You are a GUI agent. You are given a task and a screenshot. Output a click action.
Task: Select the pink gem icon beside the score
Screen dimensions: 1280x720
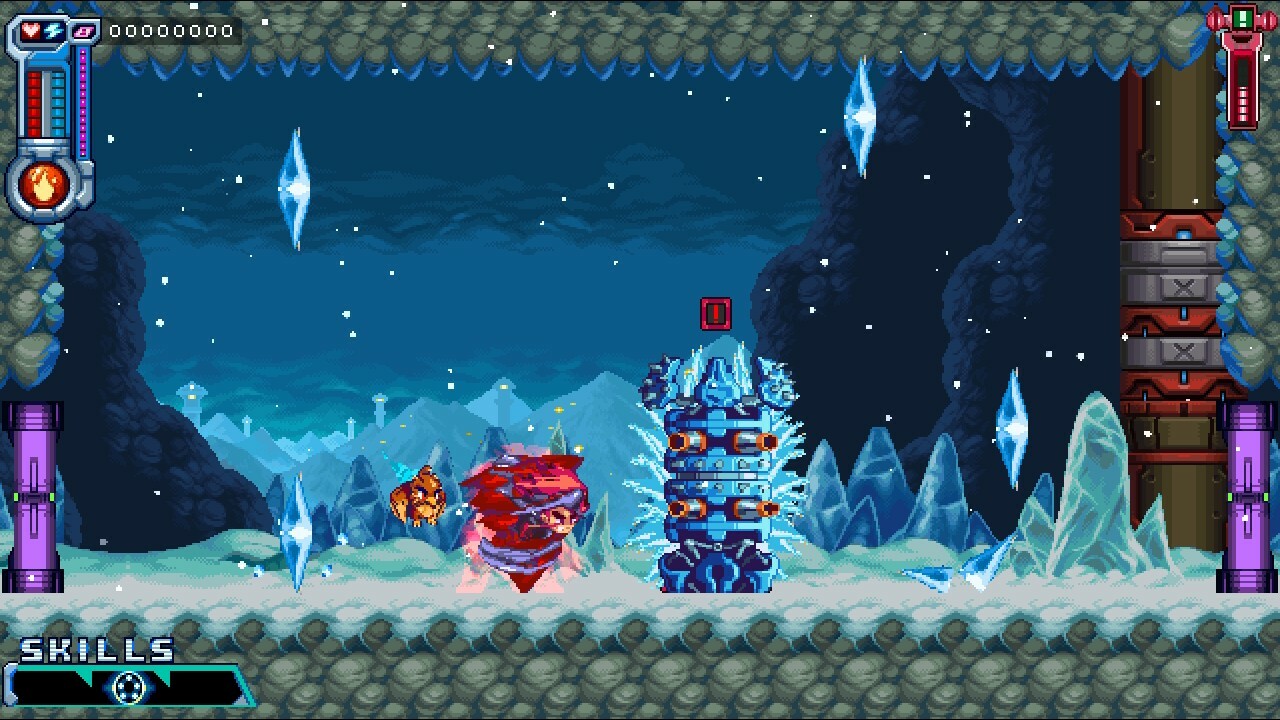tap(83, 31)
